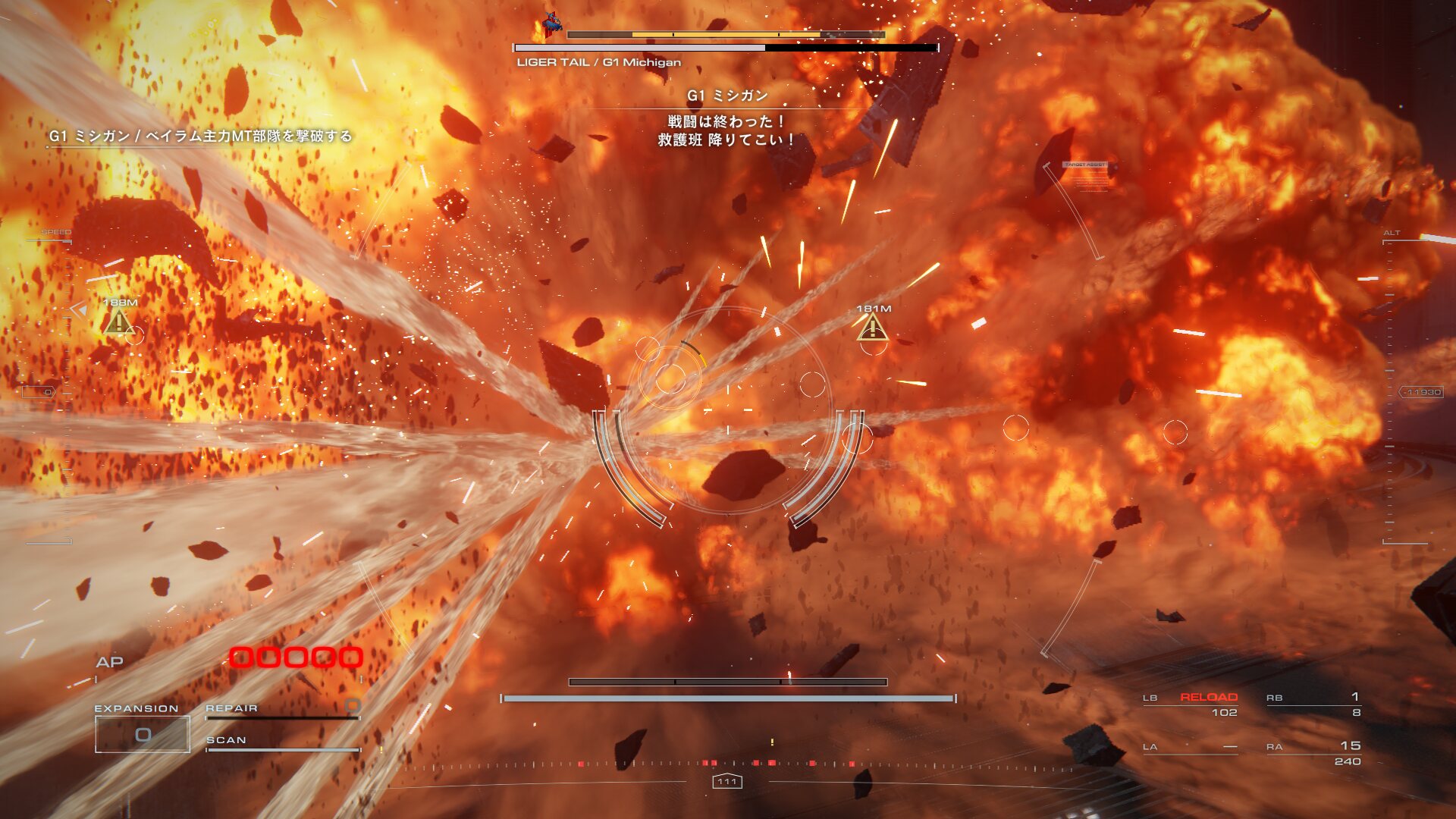The height and width of the screenshot is (819, 1456).
Task: Target the 181M enemy warning marker
Action: click(x=873, y=328)
